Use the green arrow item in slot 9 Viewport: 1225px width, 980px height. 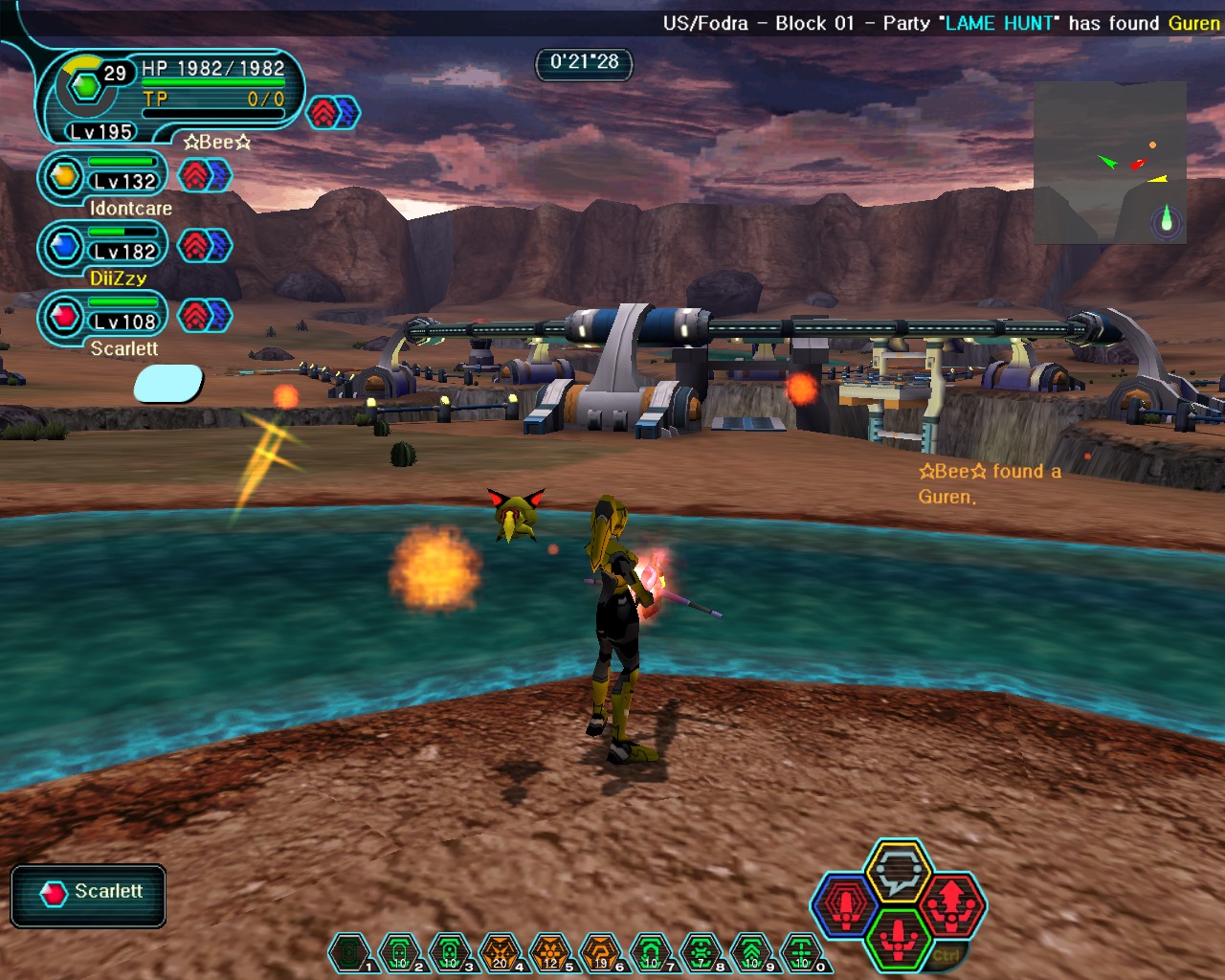click(x=751, y=953)
